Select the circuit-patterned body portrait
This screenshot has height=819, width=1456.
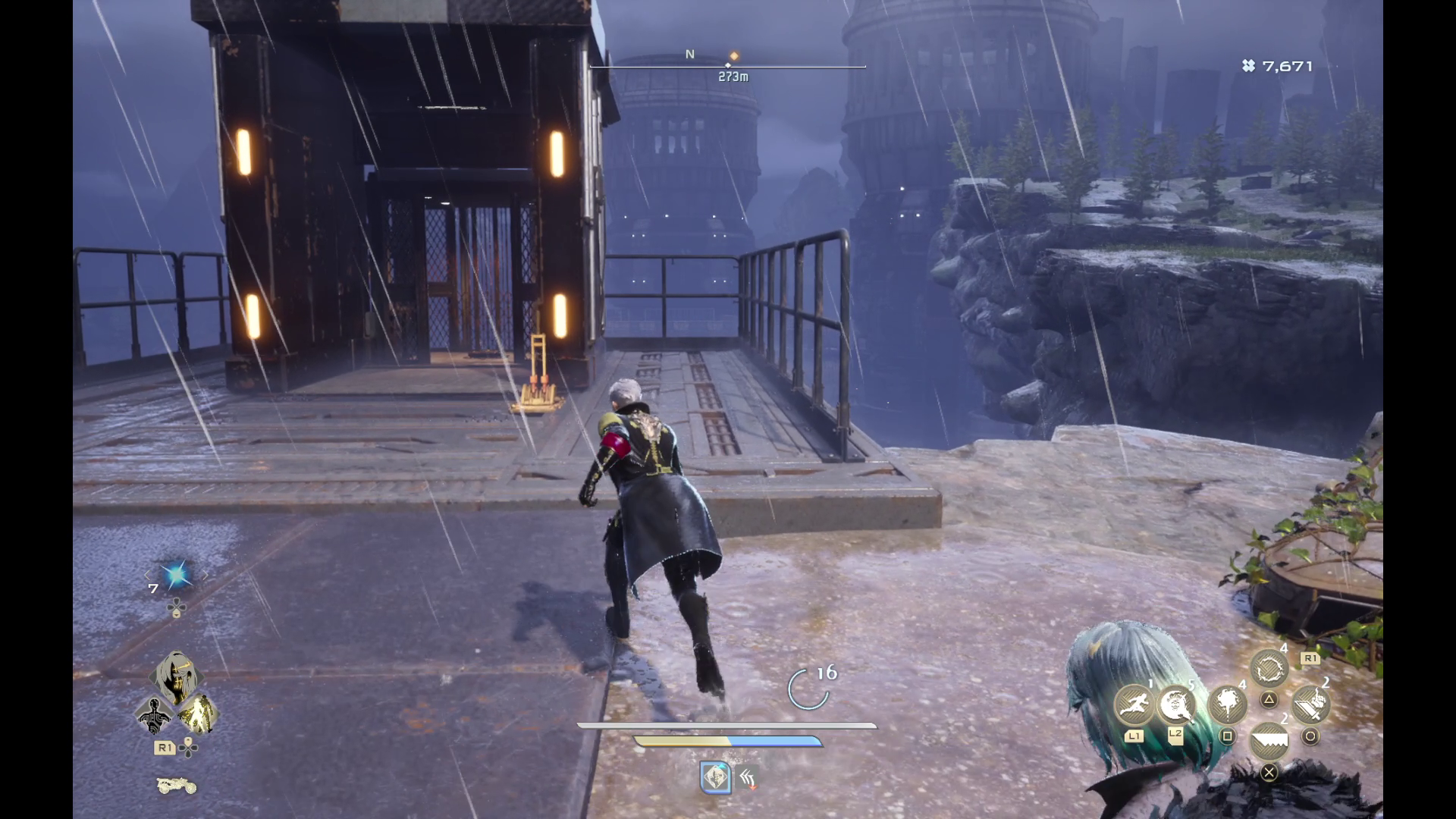click(x=154, y=715)
